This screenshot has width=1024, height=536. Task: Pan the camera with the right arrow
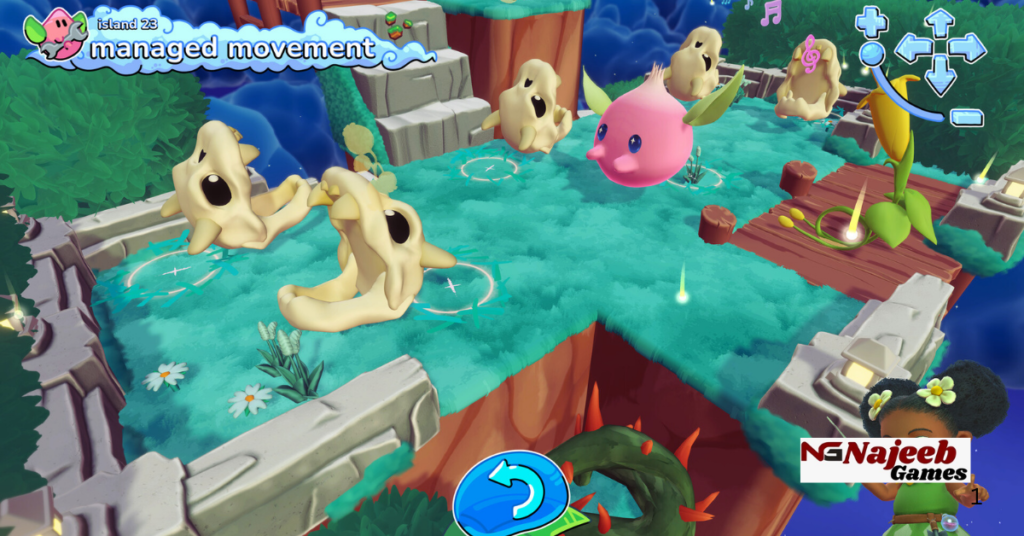pyautogui.click(x=968, y=47)
